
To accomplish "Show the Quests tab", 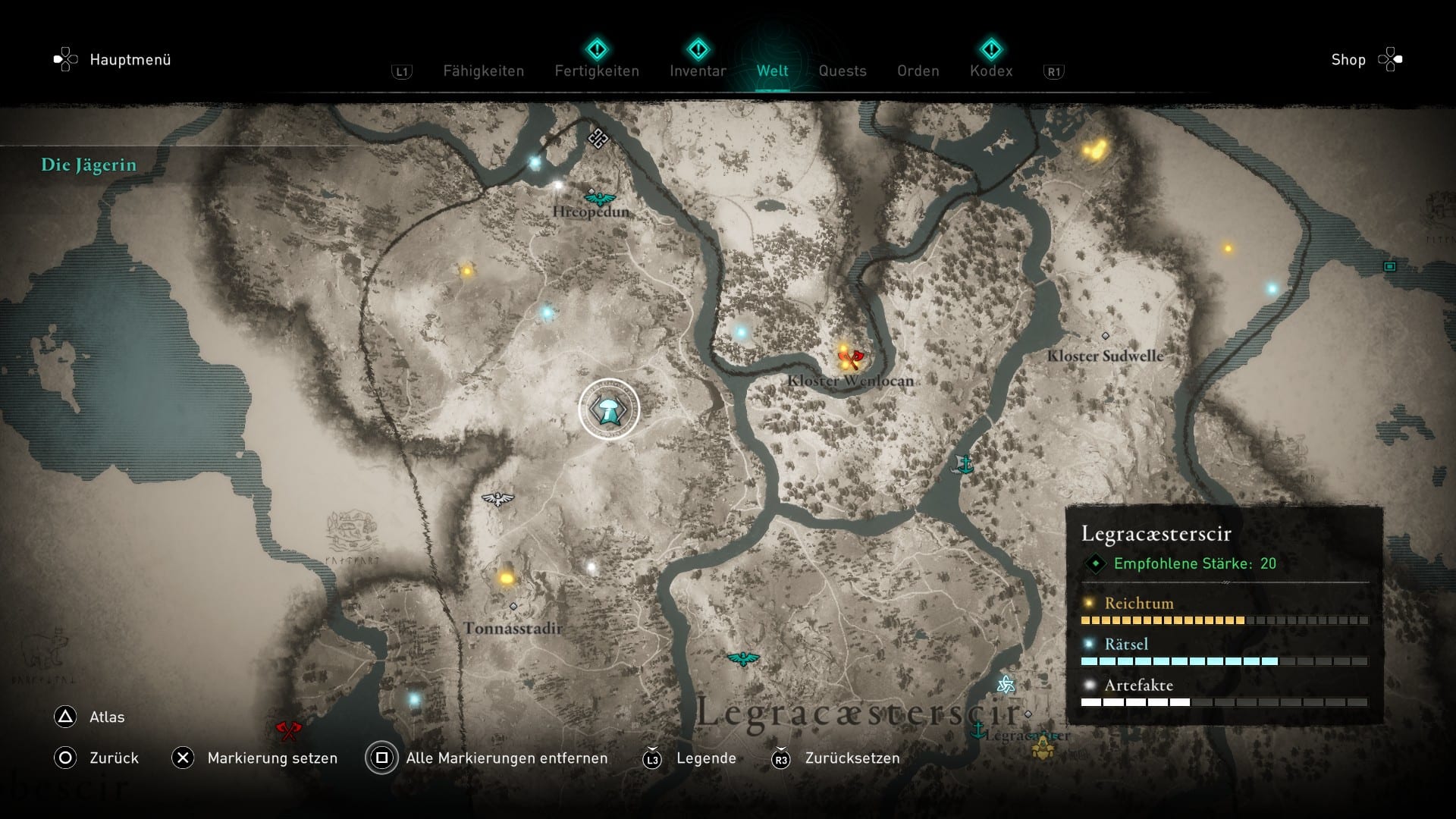I will point(842,71).
